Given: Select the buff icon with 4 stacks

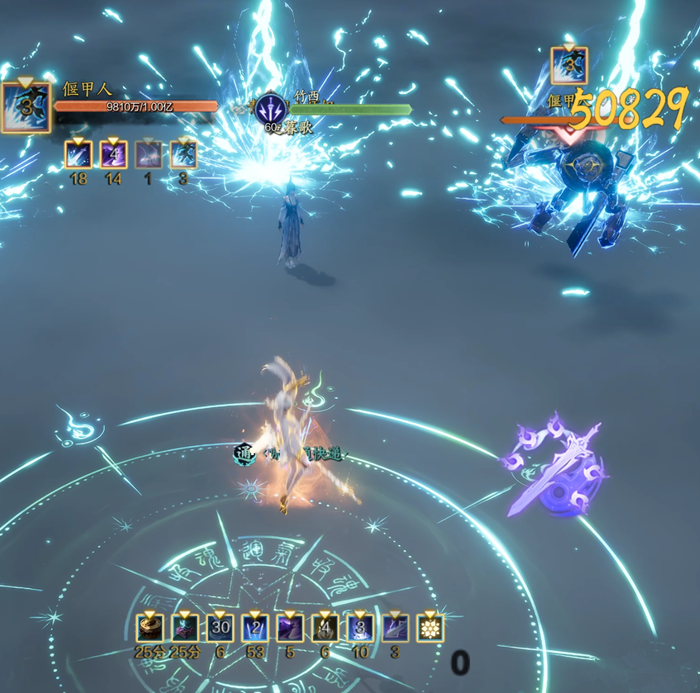Looking at the screenshot, I should click(324, 628).
